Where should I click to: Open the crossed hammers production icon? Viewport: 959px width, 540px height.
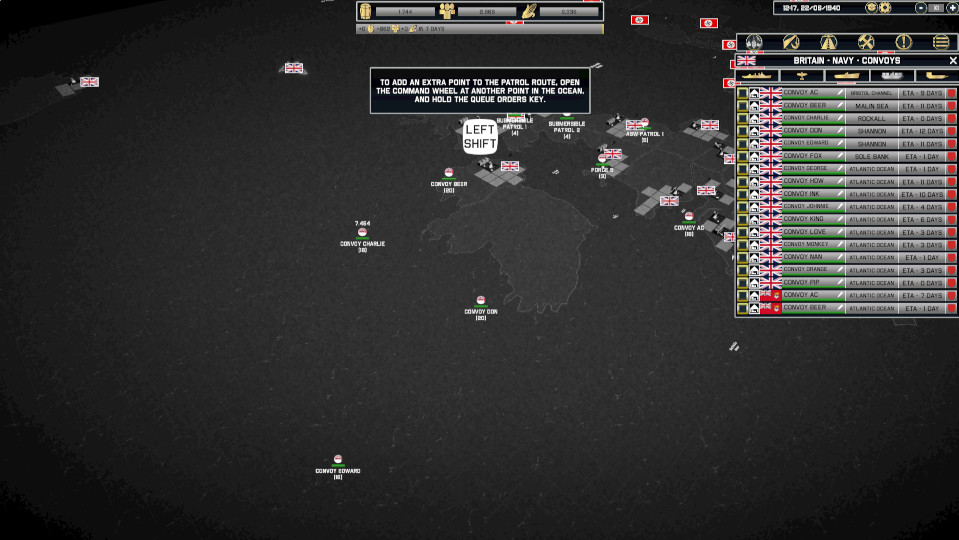click(866, 42)
